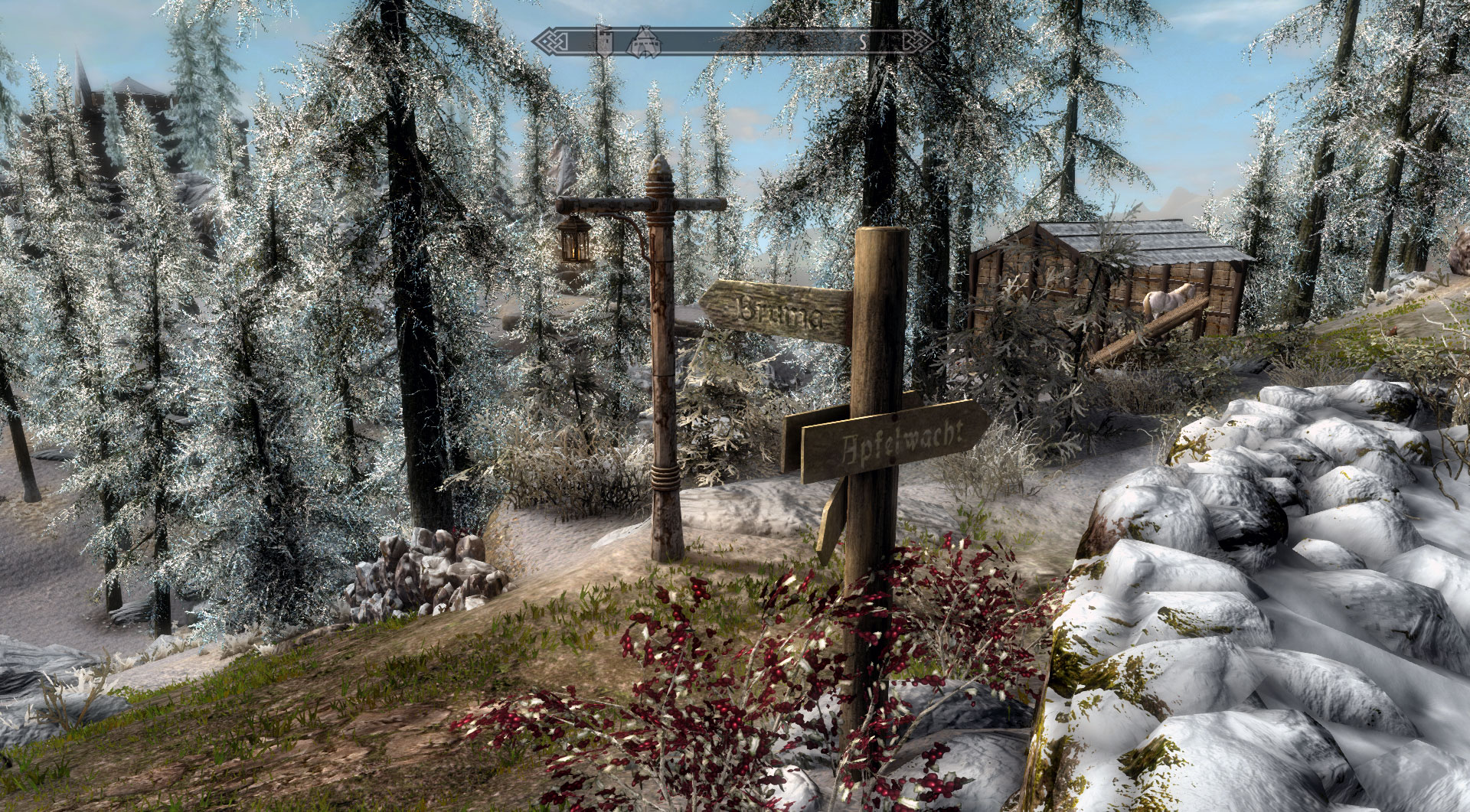Click the tower location marker on the compass

(x=604, y=43)
